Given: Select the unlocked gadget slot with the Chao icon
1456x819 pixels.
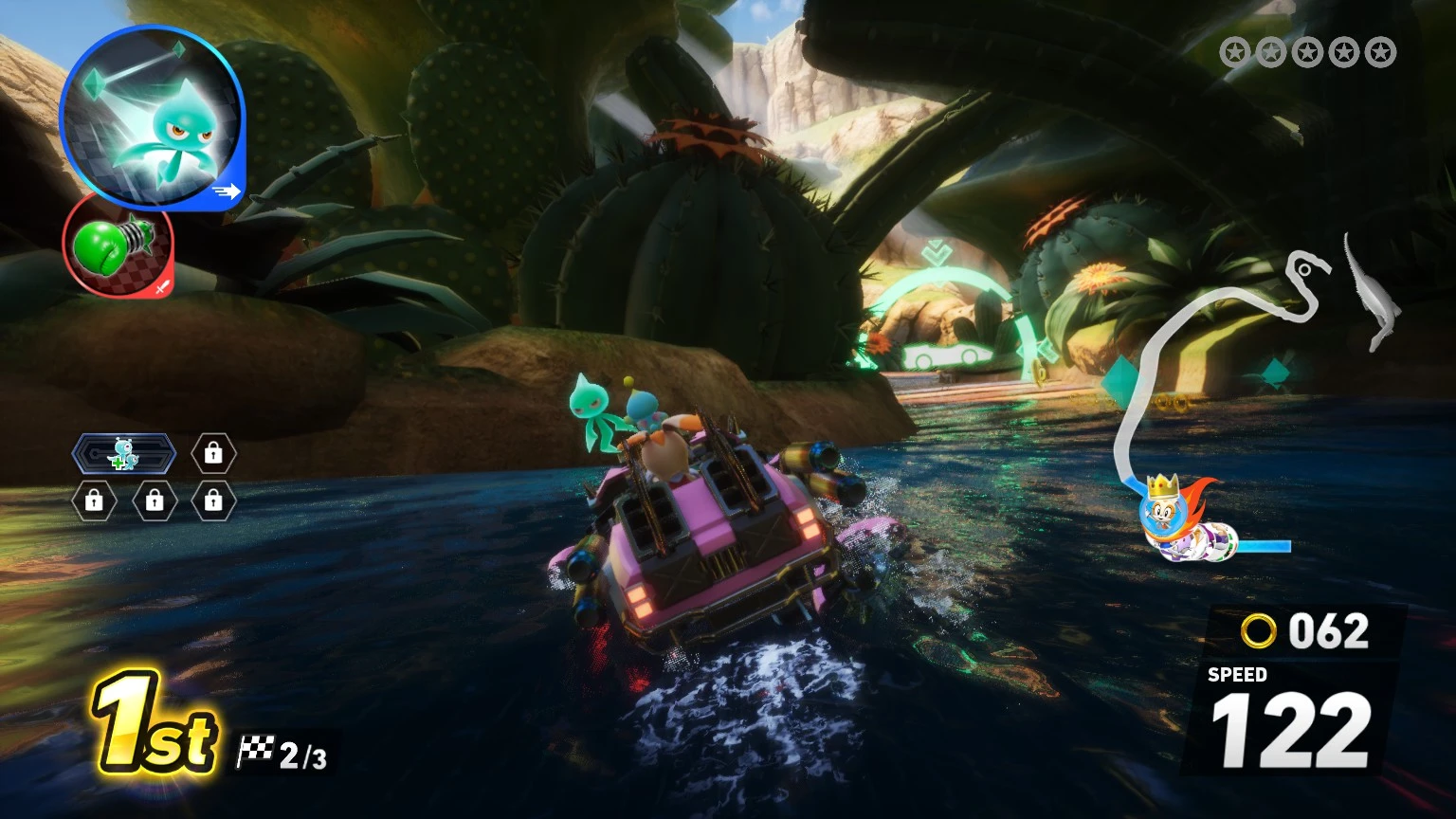Looking at the screenshot, I should click(x=124, y=454).
